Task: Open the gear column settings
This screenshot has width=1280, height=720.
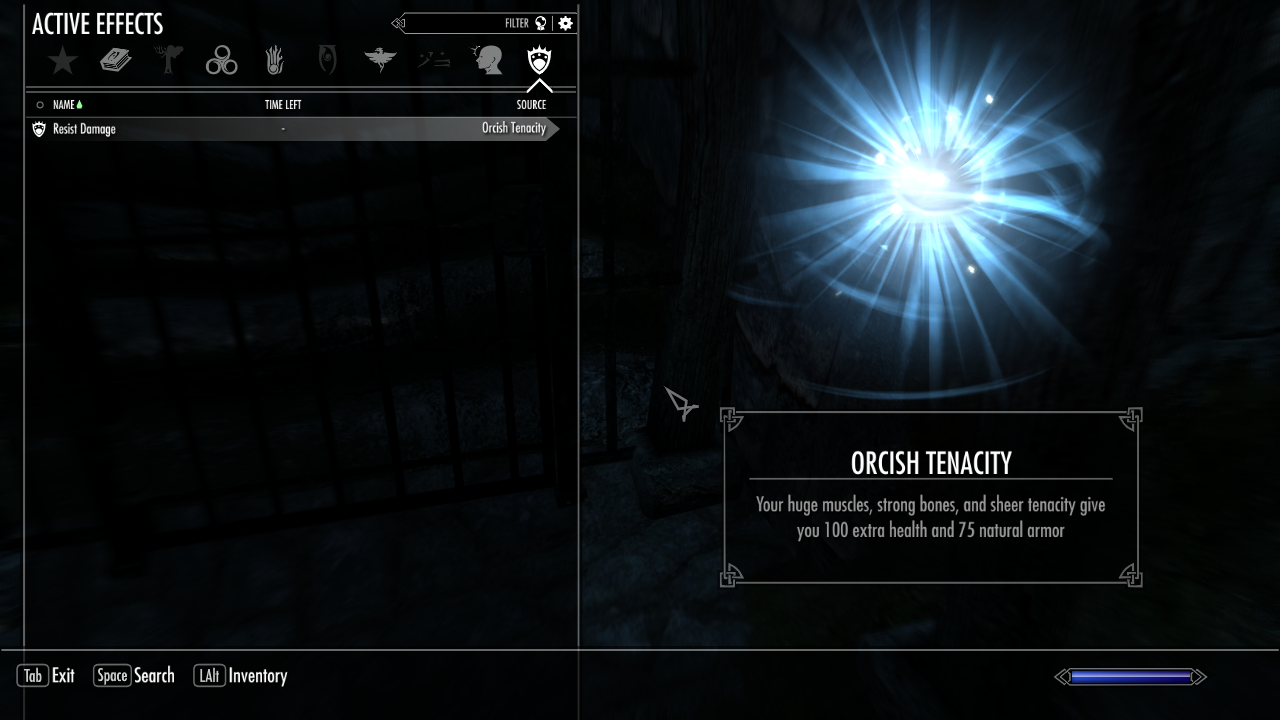Action: tap(566, 23)
